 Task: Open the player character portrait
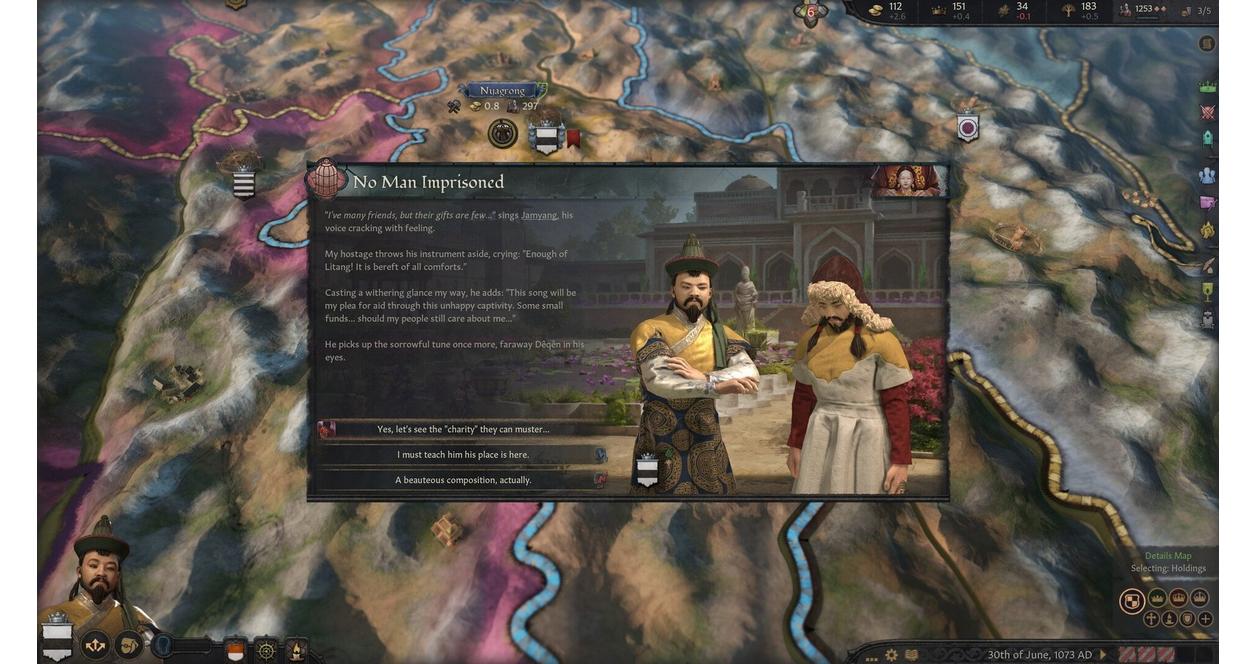coord(101,572)
